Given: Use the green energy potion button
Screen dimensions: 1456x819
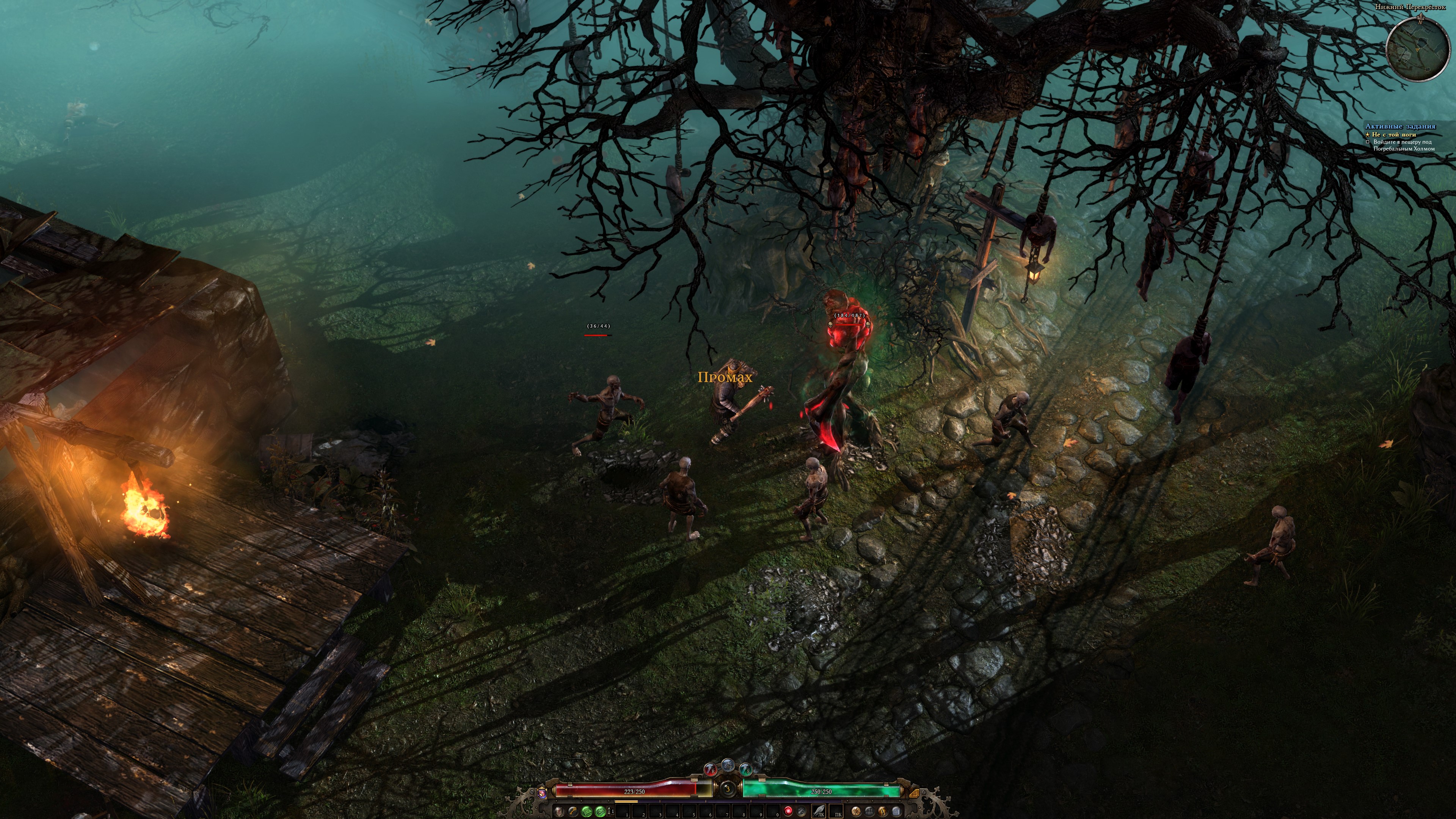Looking at the screenshot, I should tap(746, 770).
